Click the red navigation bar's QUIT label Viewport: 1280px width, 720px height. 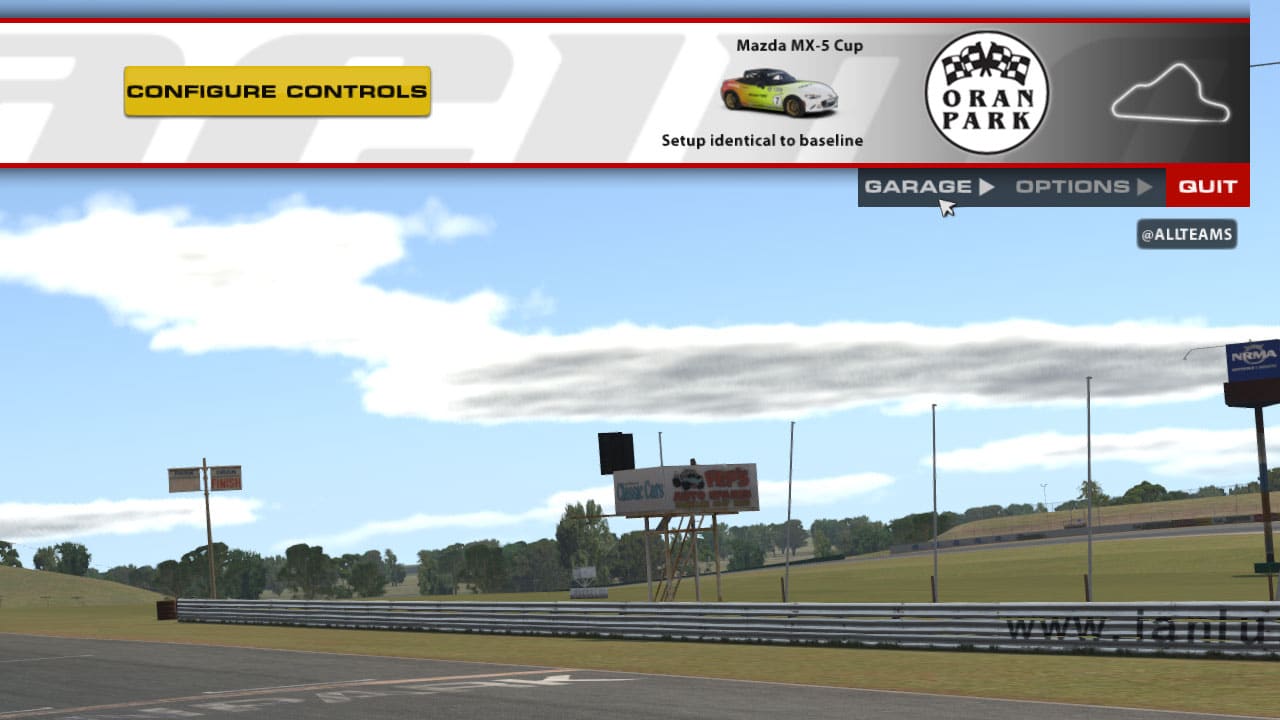pyautogui.click(x=1207, y=186)
